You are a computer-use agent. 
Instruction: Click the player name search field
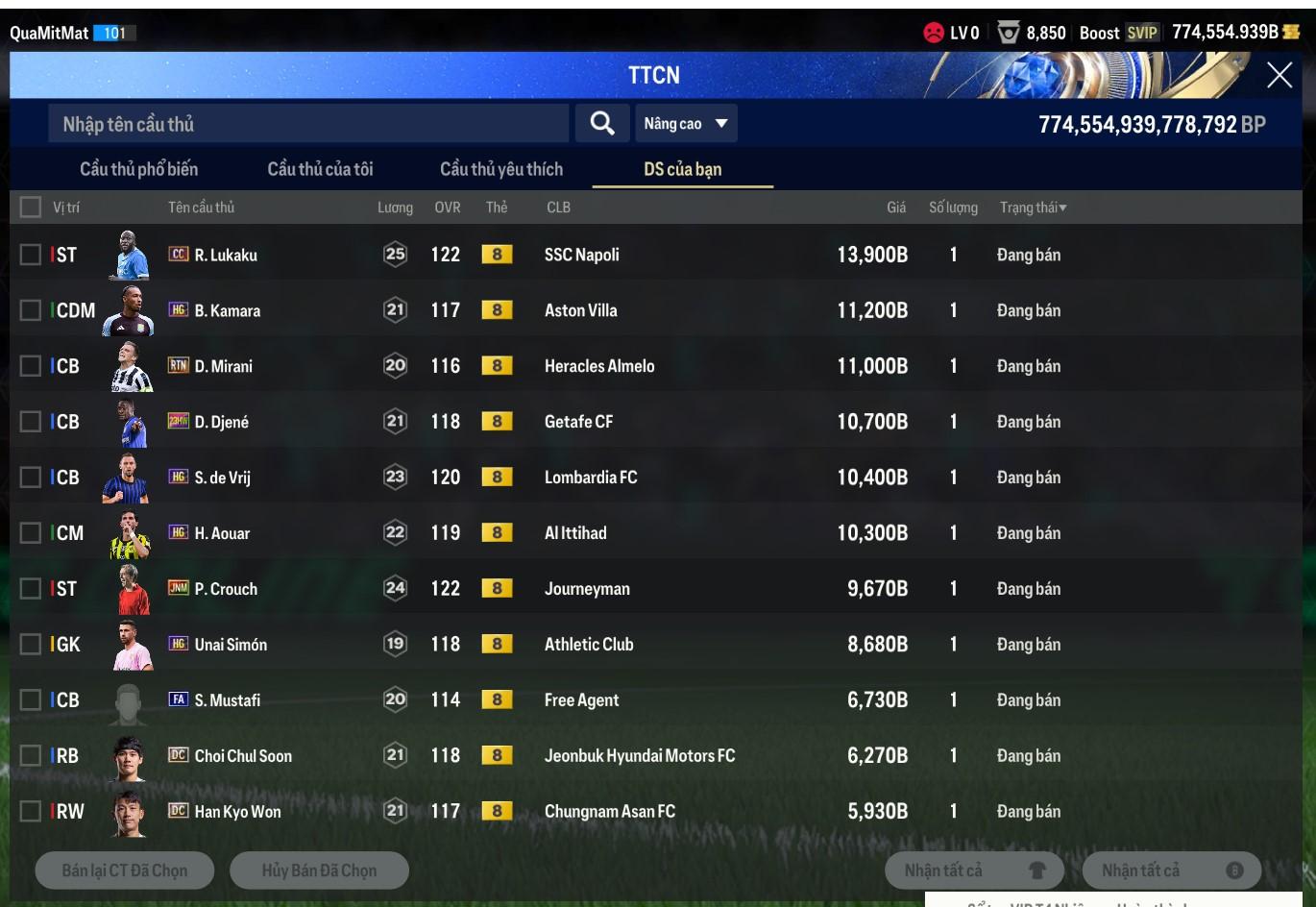point(307,124)
